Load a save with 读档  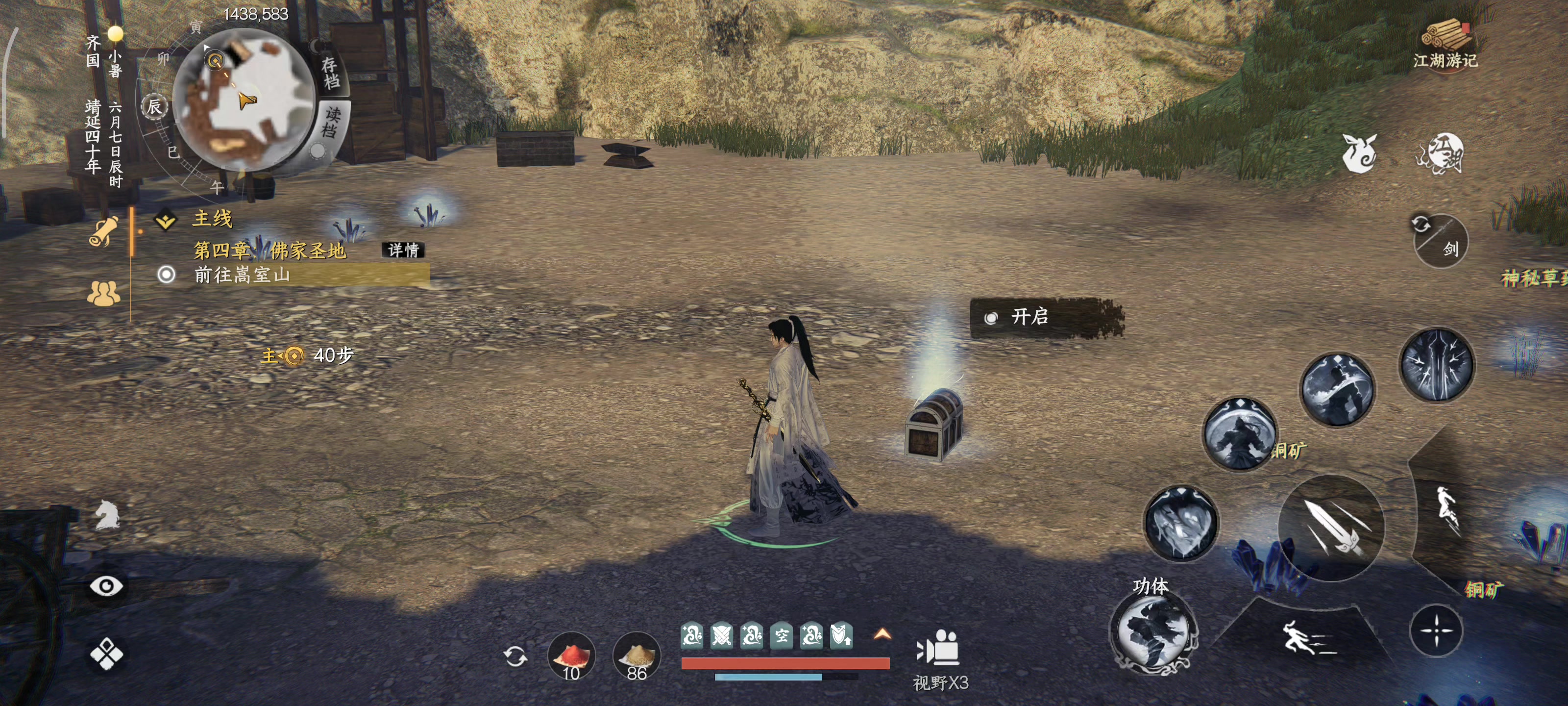tap(331, 123)
